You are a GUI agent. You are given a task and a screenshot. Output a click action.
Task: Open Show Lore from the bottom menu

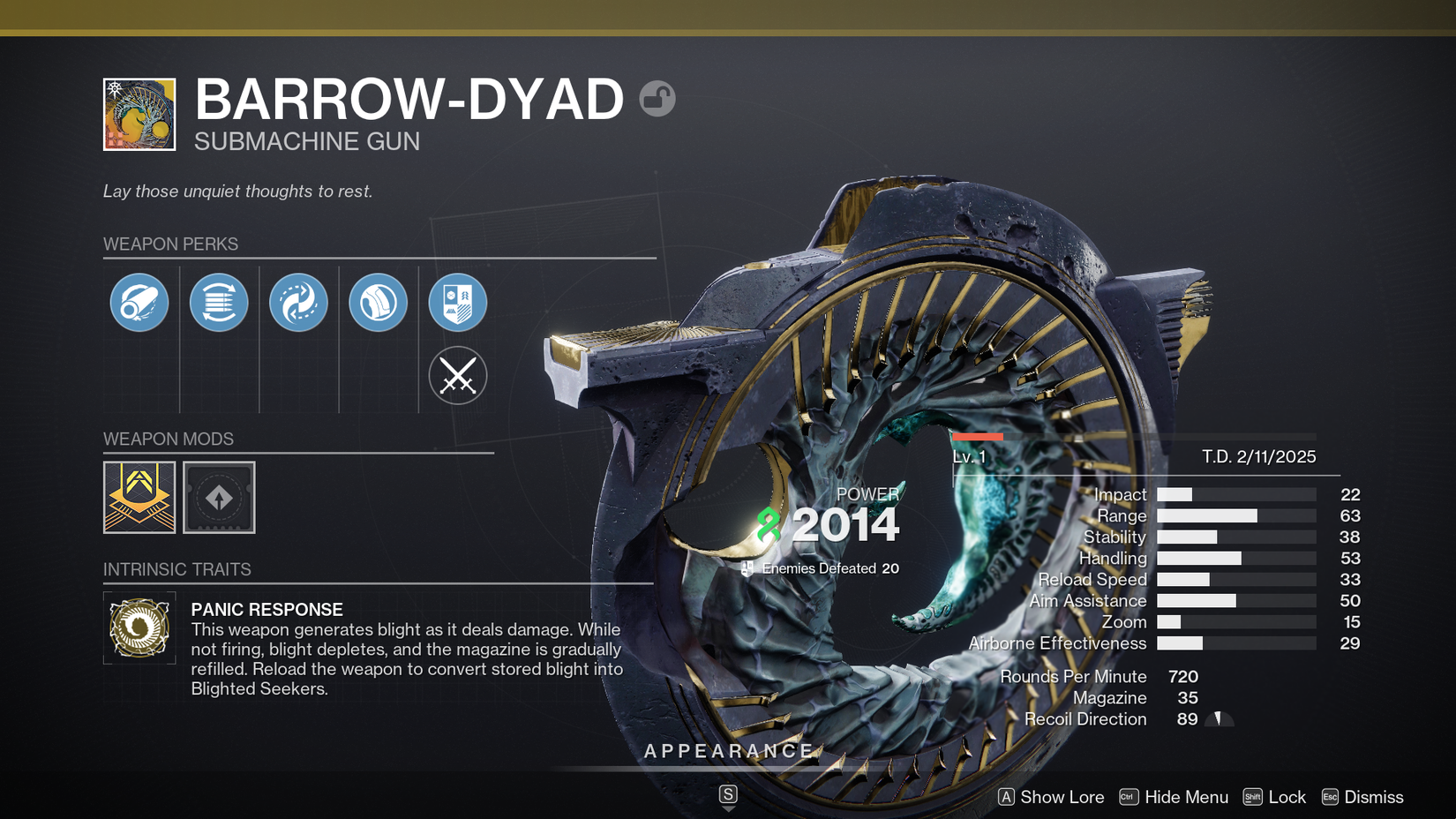pos(1061,796)
